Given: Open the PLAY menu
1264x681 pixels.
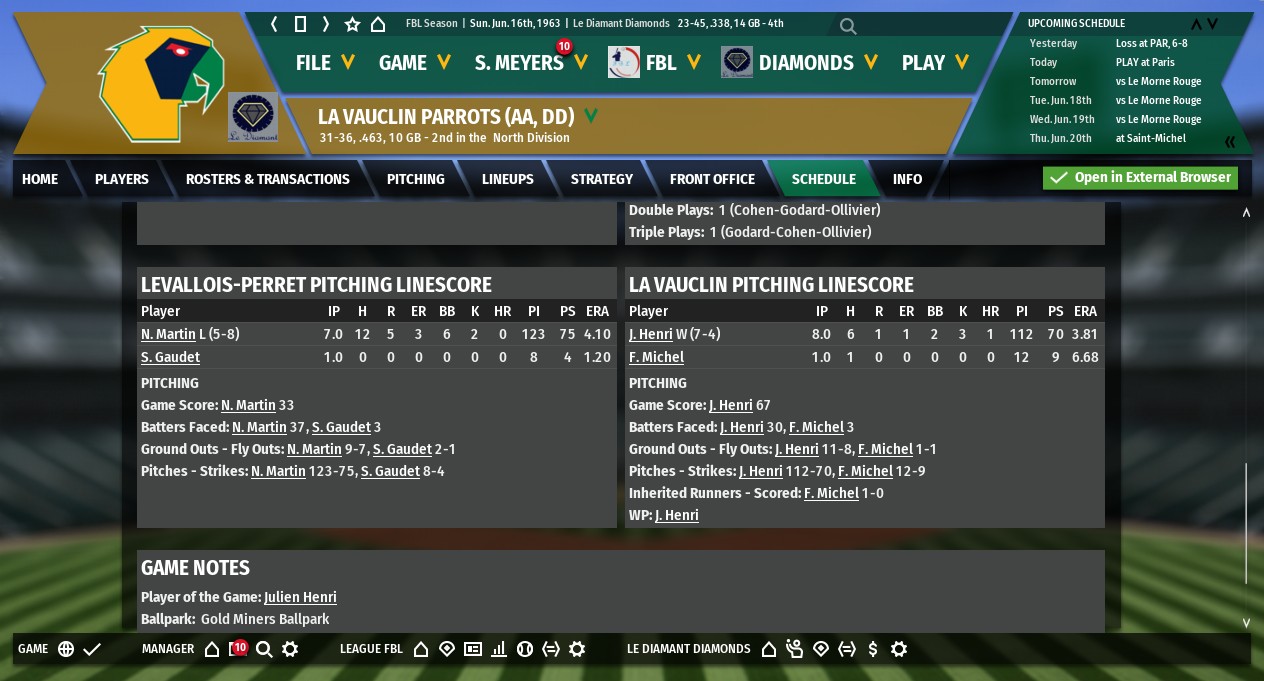Looking at the screenshot, I should point(935,63).
